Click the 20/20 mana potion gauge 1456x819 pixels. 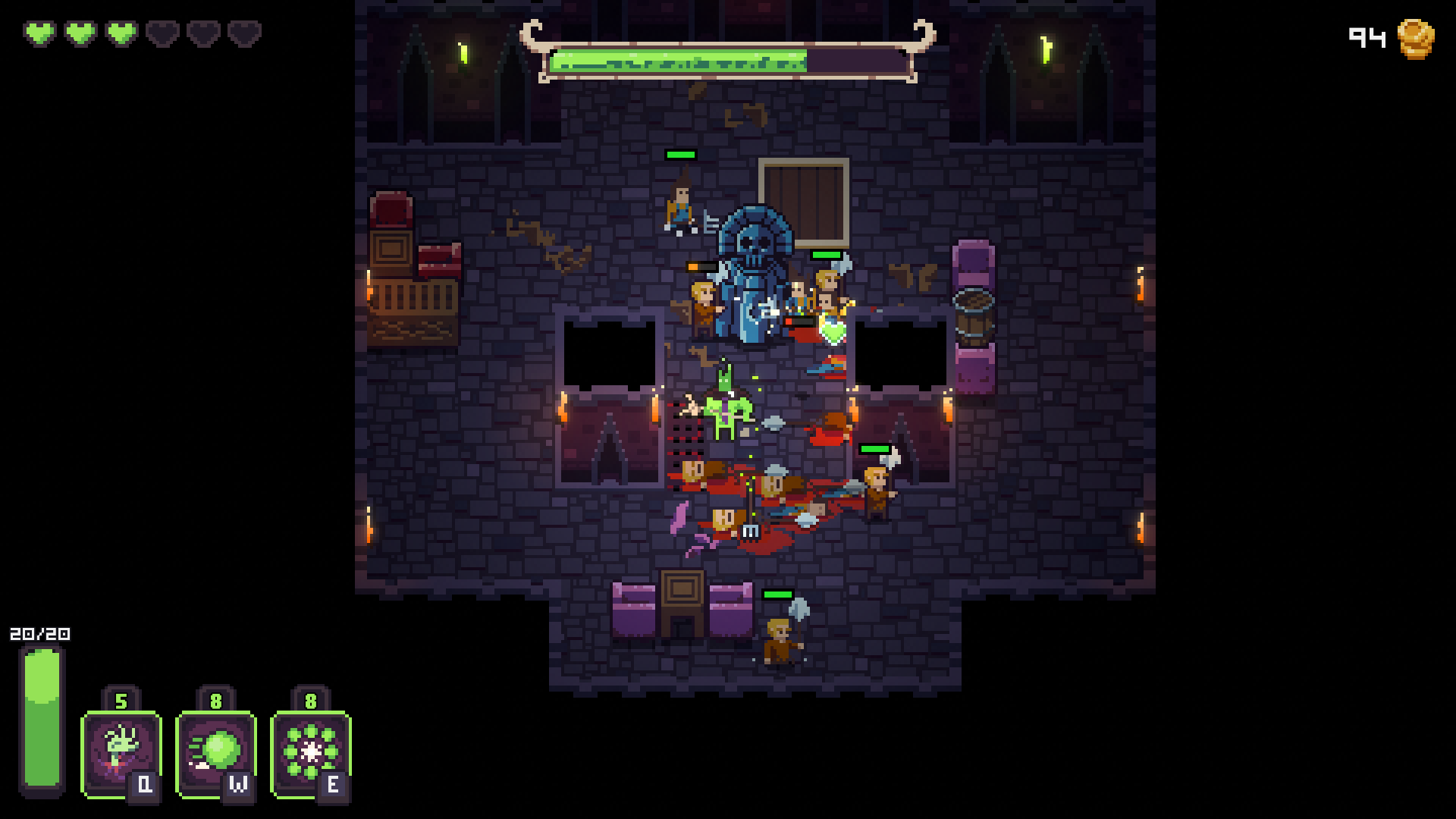(42, 720)
